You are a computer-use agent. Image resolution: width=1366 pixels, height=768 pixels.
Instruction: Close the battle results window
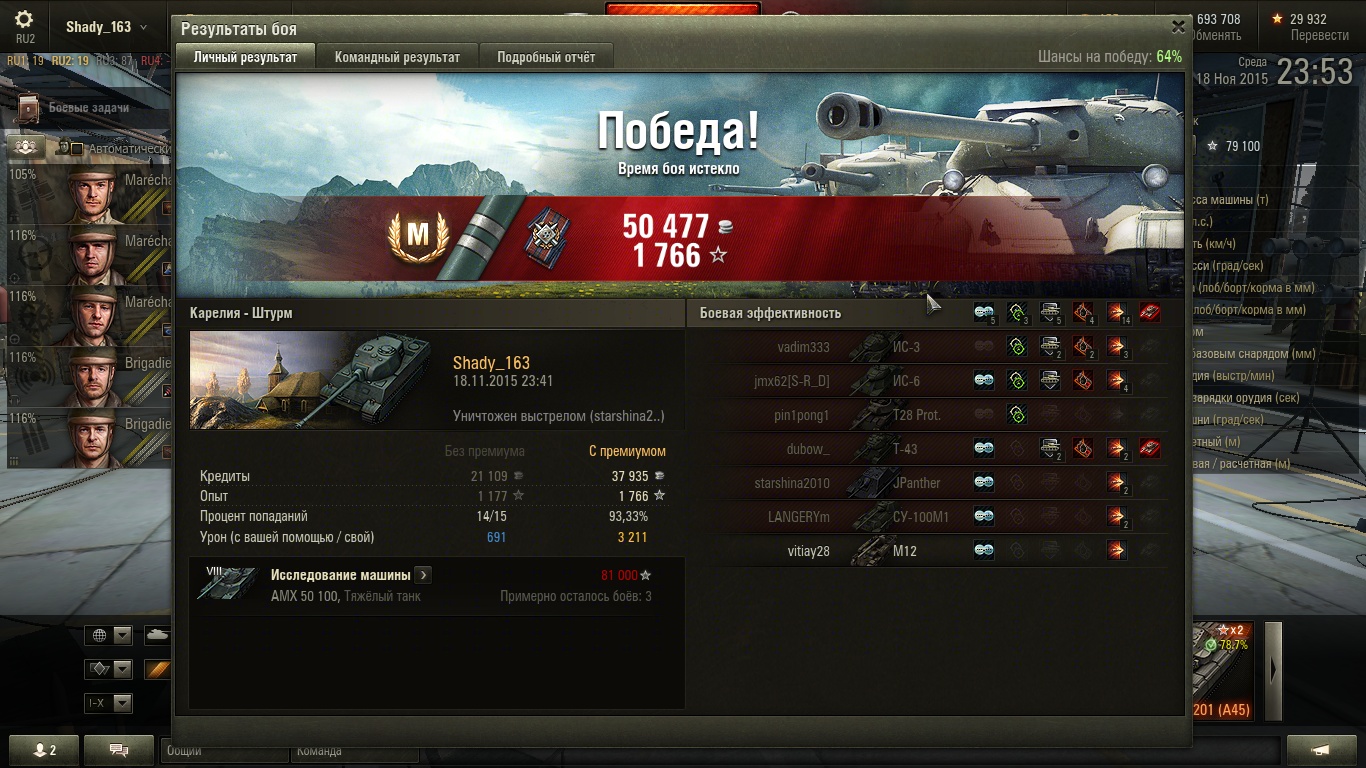(1178, 27)
